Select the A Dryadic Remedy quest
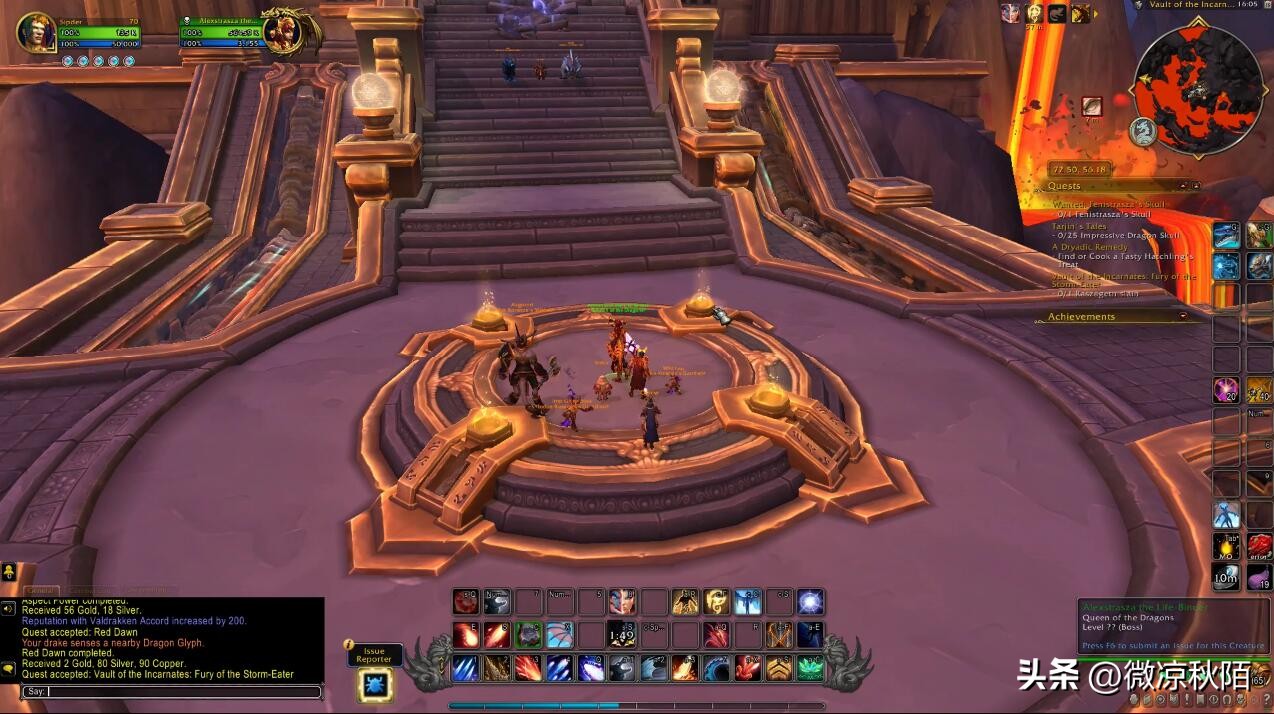Viewport: 1274px width, 714px height. point(1089,247)
